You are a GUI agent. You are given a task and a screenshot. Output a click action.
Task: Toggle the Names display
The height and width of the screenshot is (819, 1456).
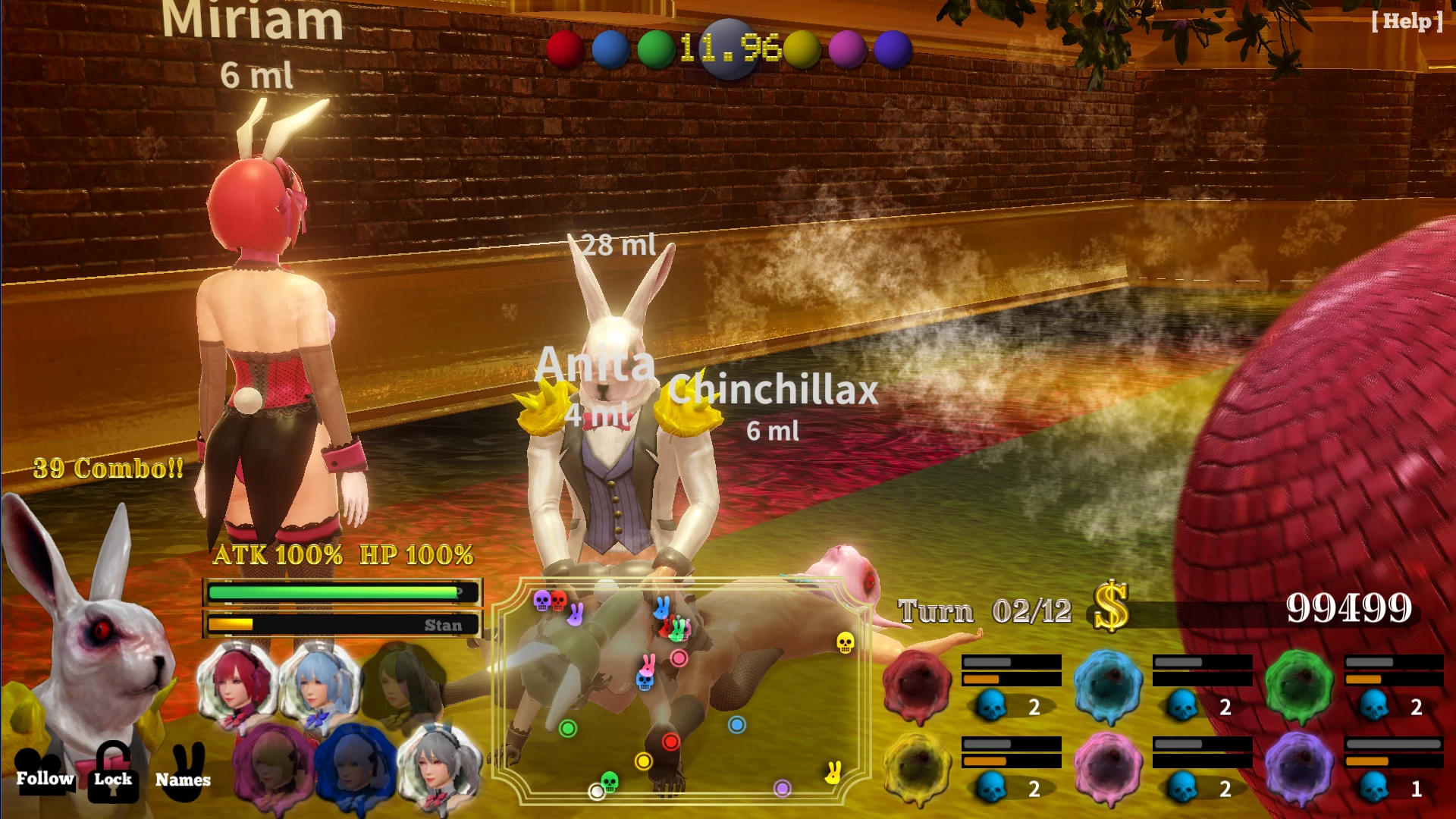(182, 778)
